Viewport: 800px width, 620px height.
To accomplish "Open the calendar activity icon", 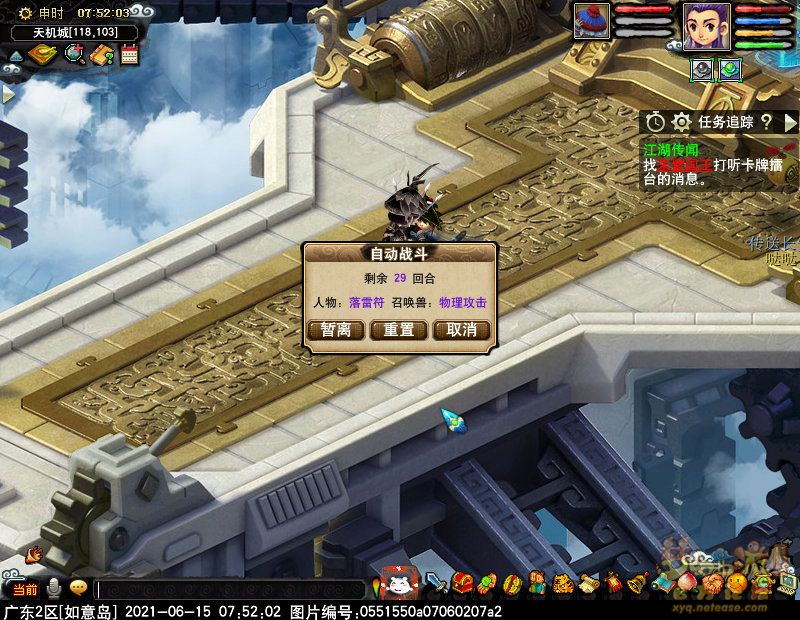I will [129, 55].
